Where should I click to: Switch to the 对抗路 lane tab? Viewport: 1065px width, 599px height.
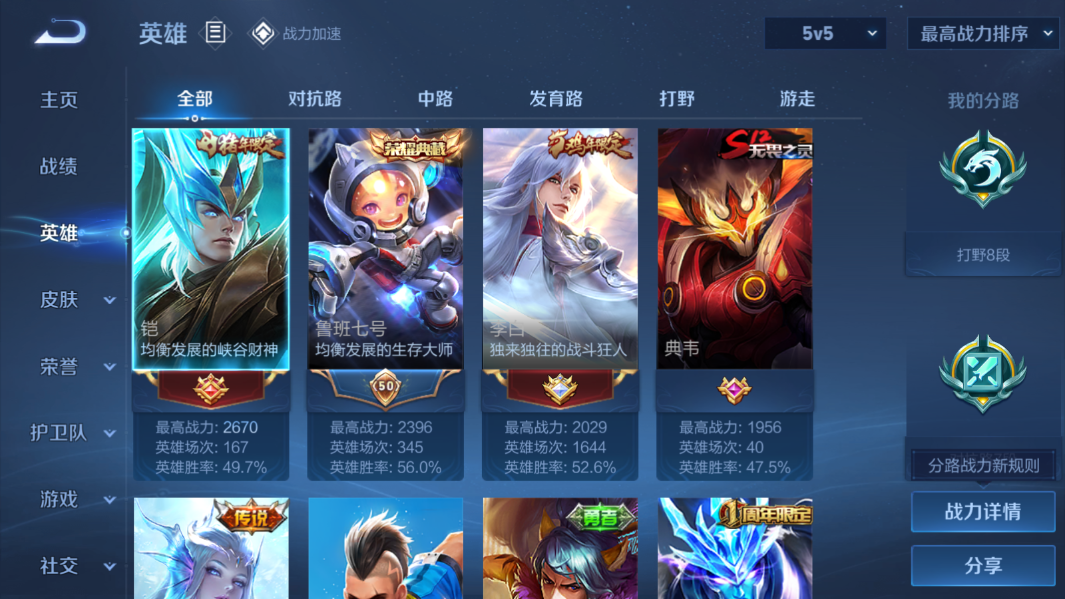(x=315, y=99)
